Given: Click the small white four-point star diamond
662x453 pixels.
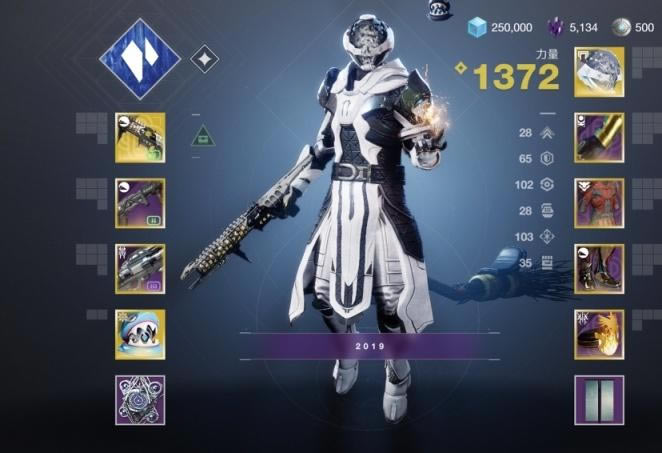Looking at the screenshot, I should [x=205, y=60].
